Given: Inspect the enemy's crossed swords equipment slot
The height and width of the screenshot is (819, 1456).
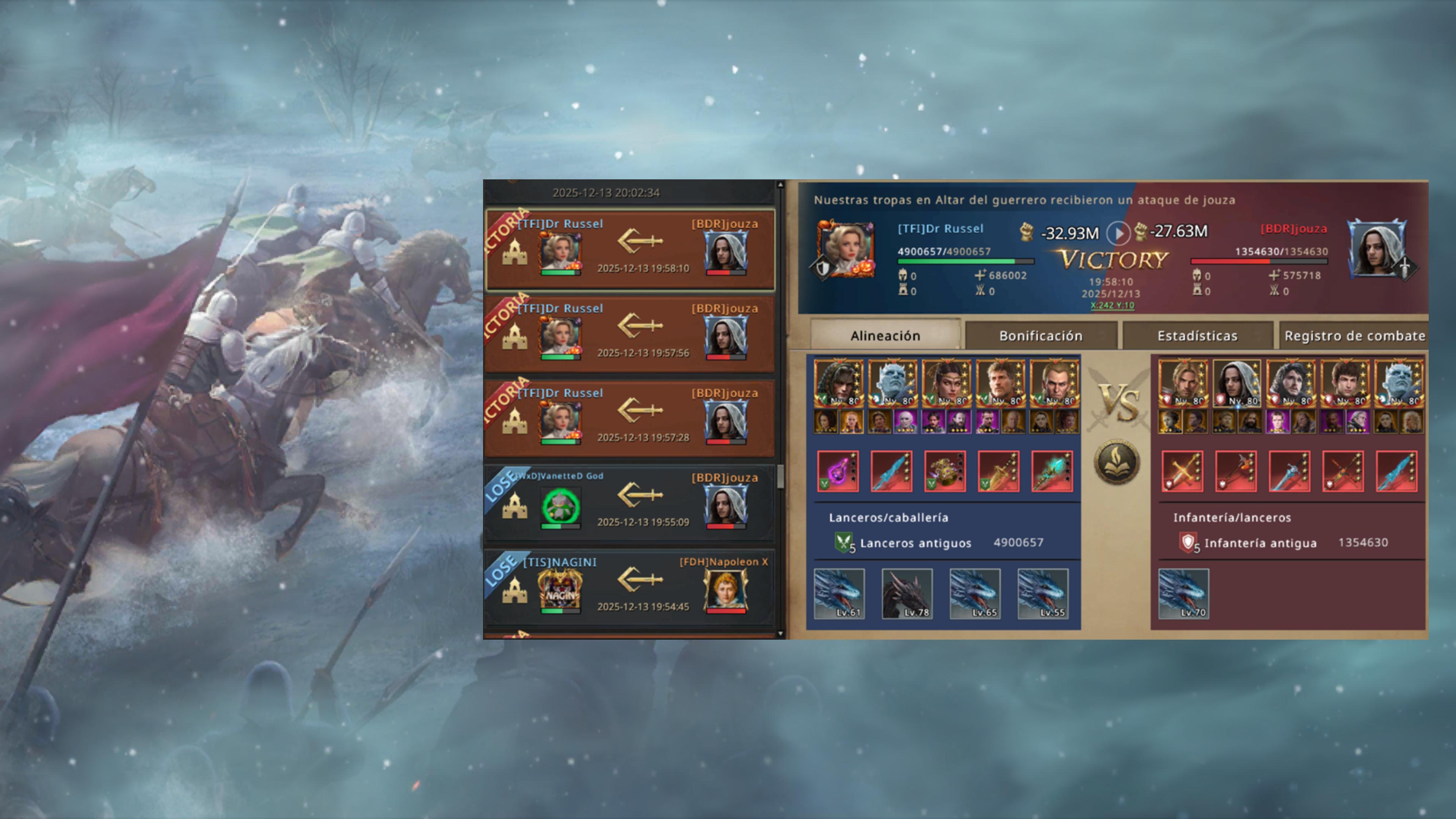Looking at the screenshot, I should [1182, 471].
